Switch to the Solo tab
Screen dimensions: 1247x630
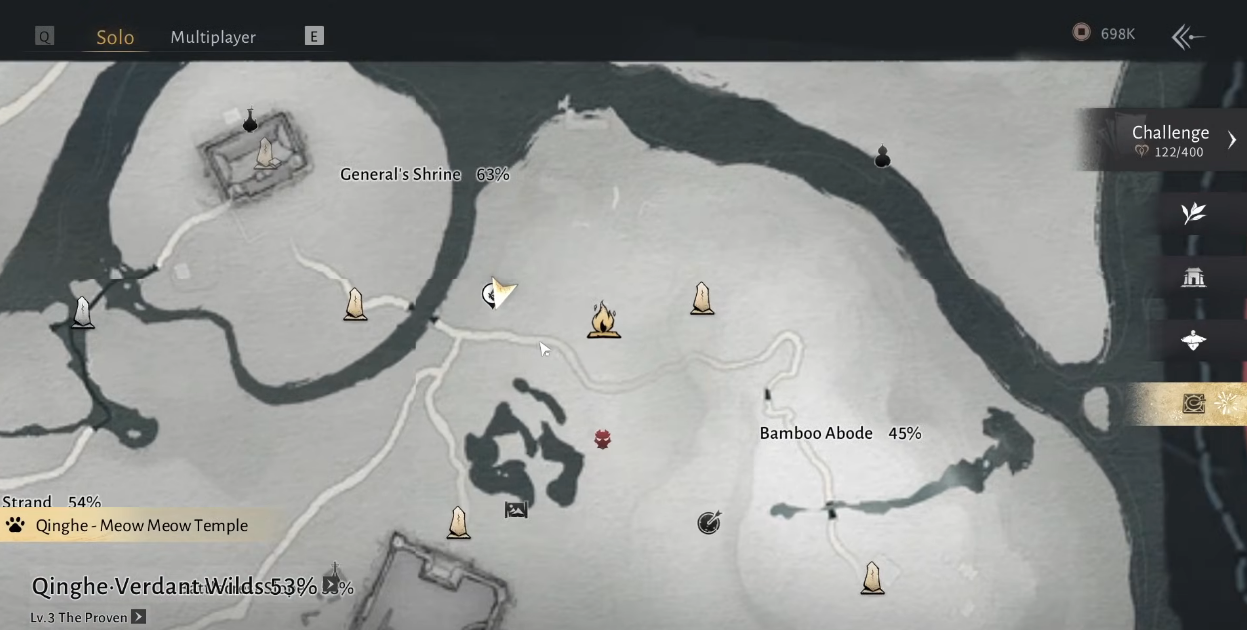115,37
